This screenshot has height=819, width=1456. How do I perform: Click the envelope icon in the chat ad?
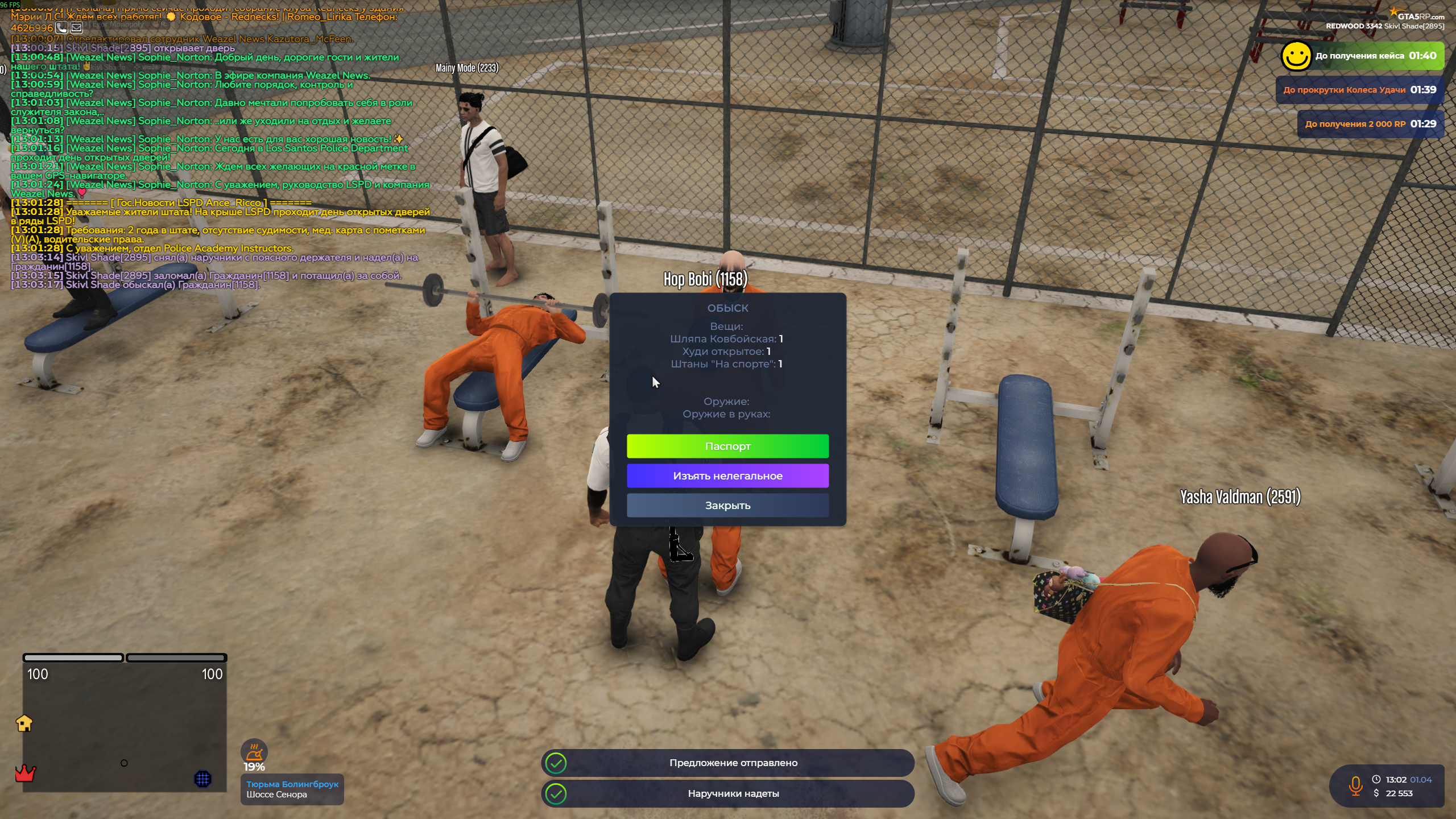point(77,27)
